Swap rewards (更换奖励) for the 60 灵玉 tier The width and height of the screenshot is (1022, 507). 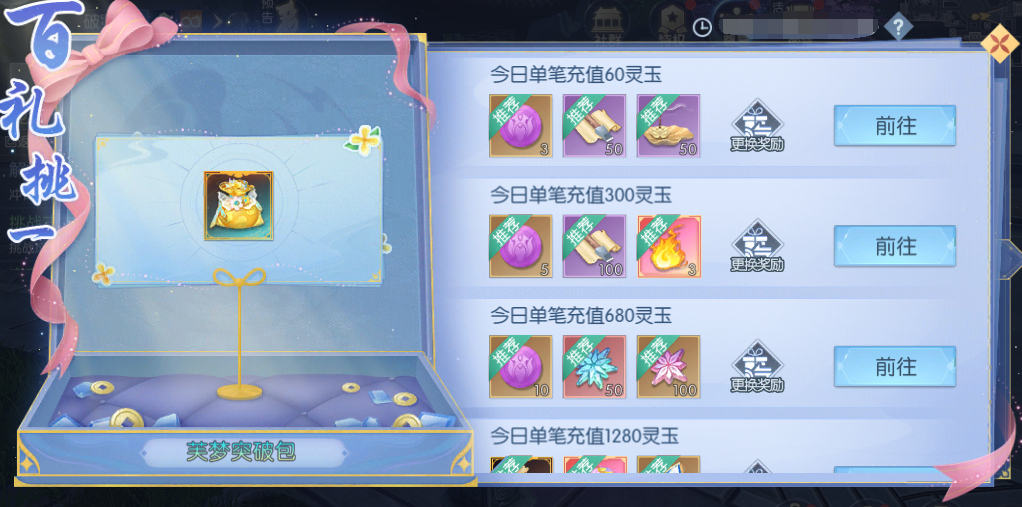tap(757, 127)
